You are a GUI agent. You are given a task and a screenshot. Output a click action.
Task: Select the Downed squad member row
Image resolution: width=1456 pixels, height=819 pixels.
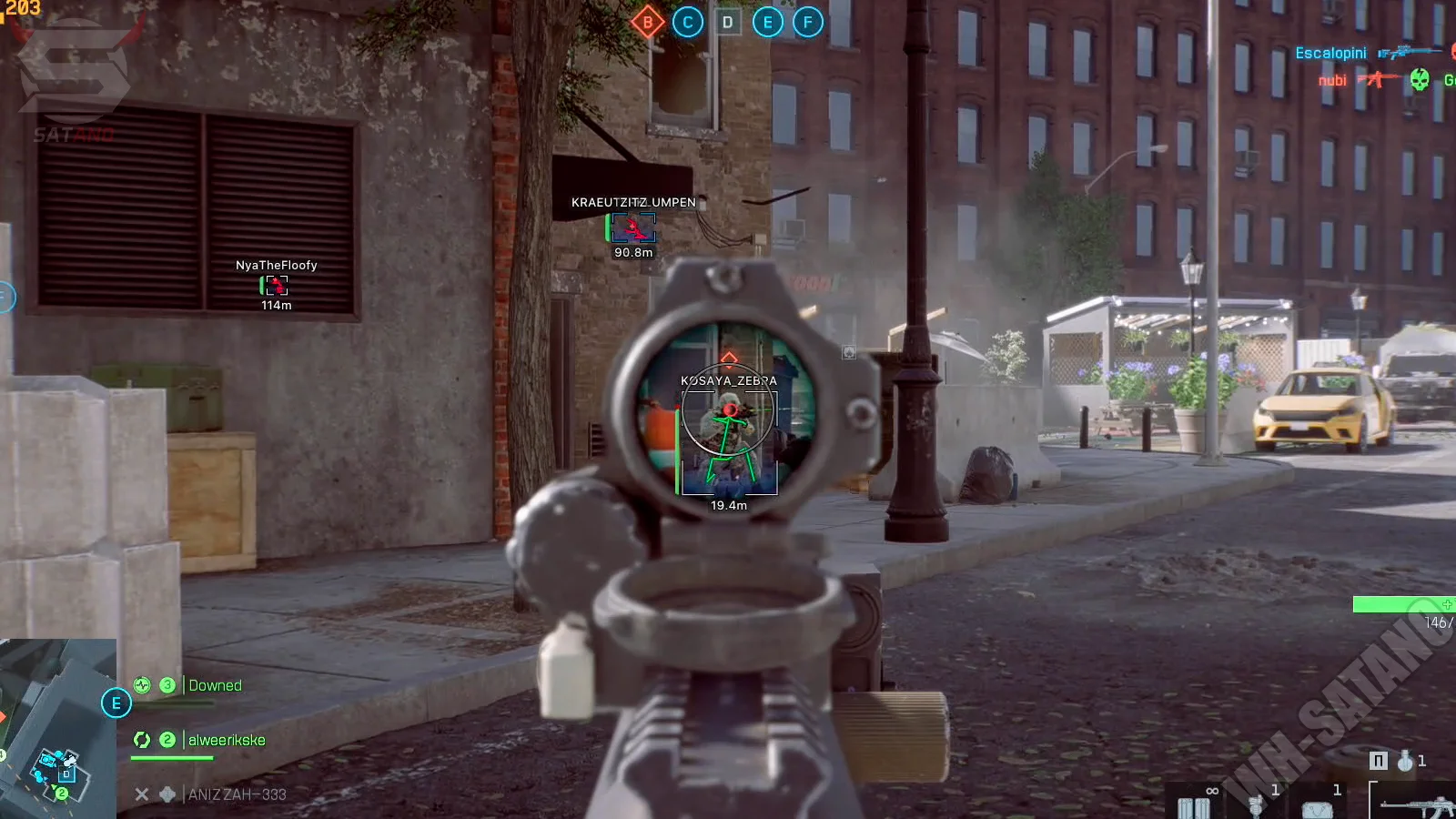pyautogui.click(x=215, y=685)
